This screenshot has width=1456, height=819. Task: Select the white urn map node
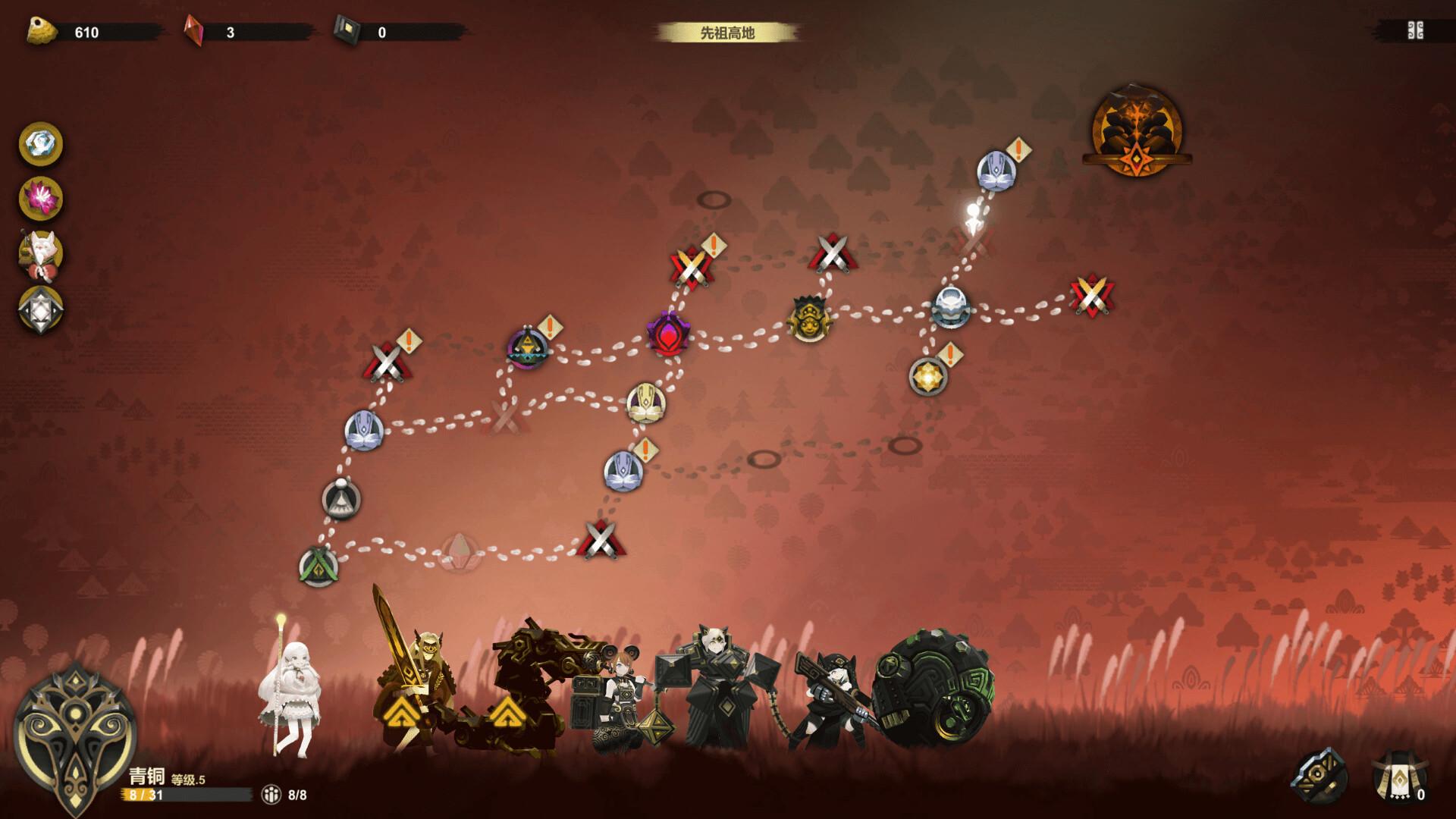(x=950, y=307)
